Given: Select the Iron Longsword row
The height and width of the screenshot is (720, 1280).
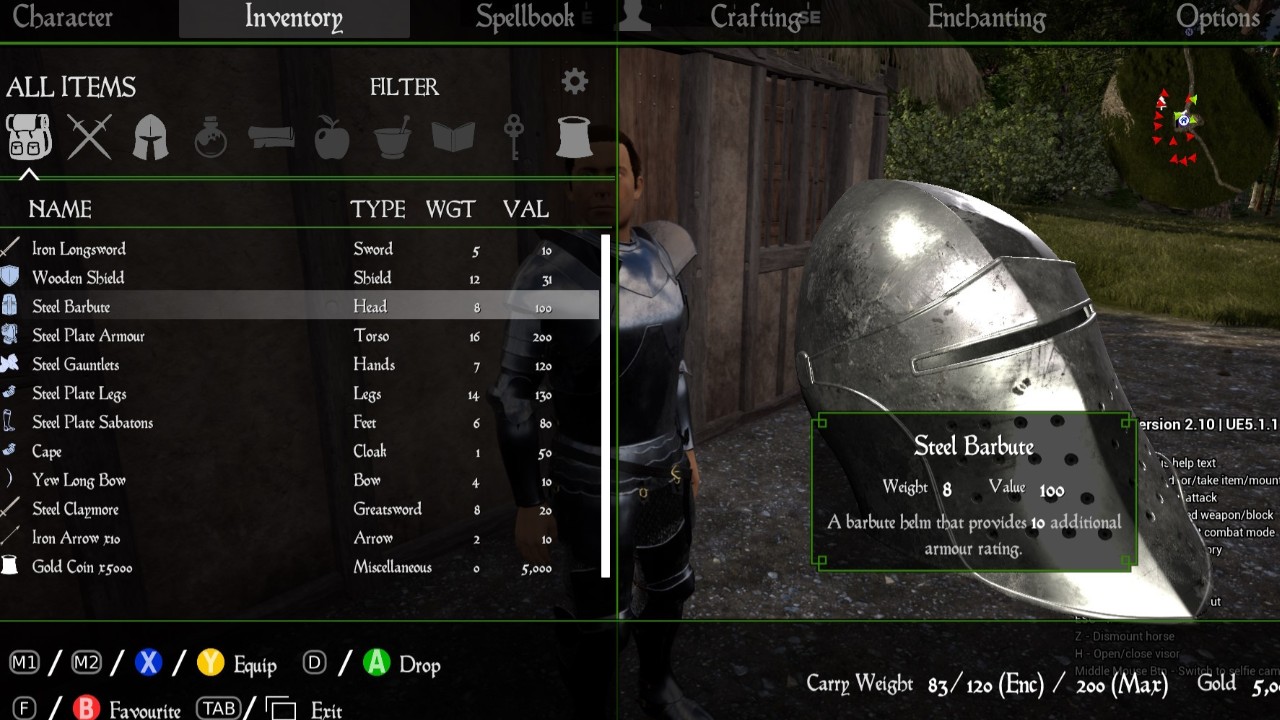Looking at the screenshot, I should coord(79,250).
